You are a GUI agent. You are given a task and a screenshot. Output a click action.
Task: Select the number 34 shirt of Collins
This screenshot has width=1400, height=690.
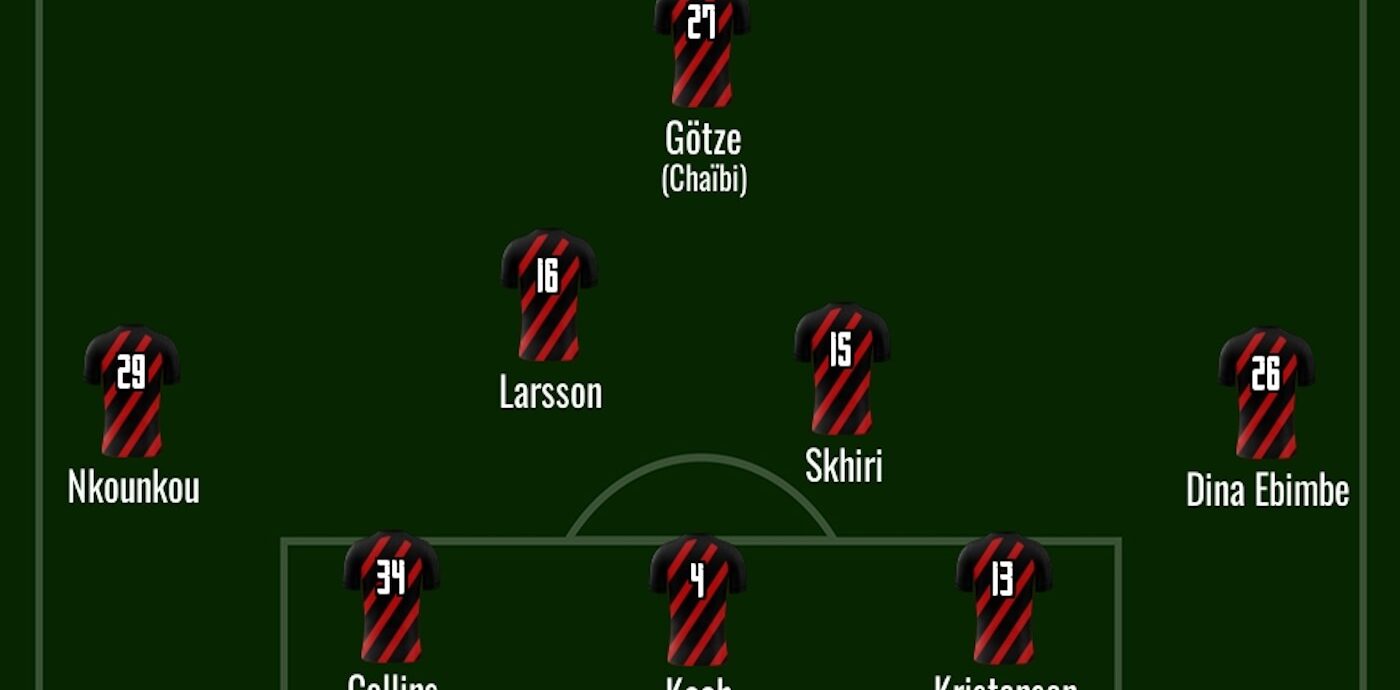click(x=391, y=597)
